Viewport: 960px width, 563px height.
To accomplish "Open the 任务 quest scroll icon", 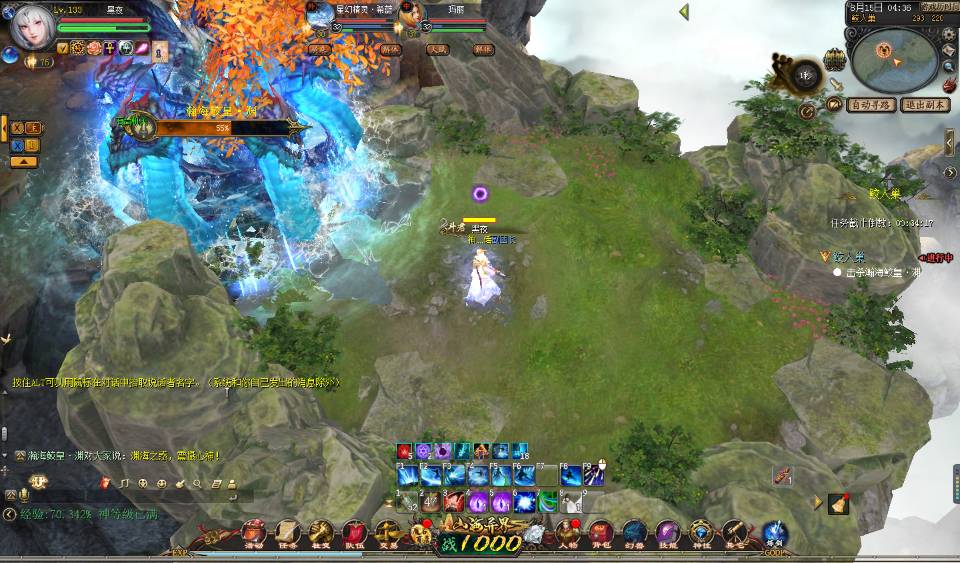I will tap(288, 532).
